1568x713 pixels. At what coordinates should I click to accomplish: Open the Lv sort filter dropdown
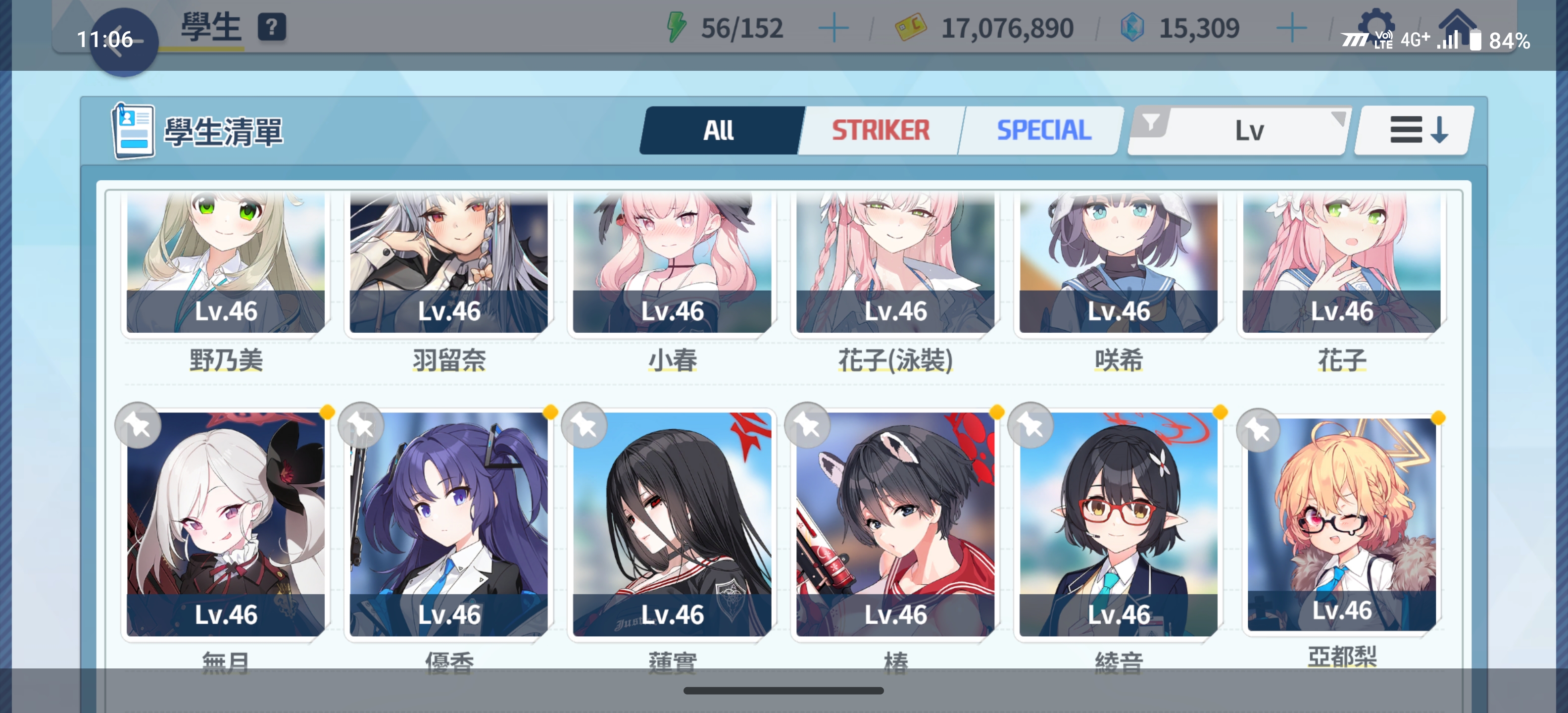pos(1239,130)
